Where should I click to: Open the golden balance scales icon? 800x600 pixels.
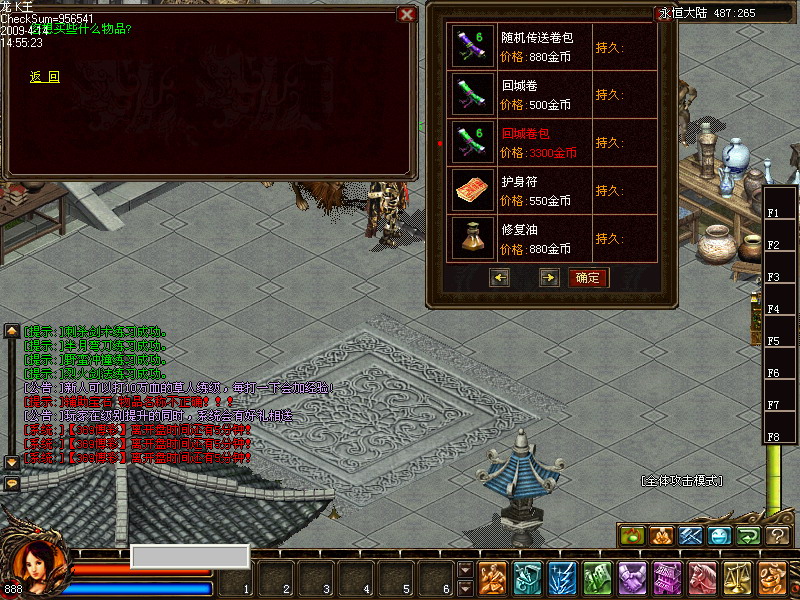point(738,578)
